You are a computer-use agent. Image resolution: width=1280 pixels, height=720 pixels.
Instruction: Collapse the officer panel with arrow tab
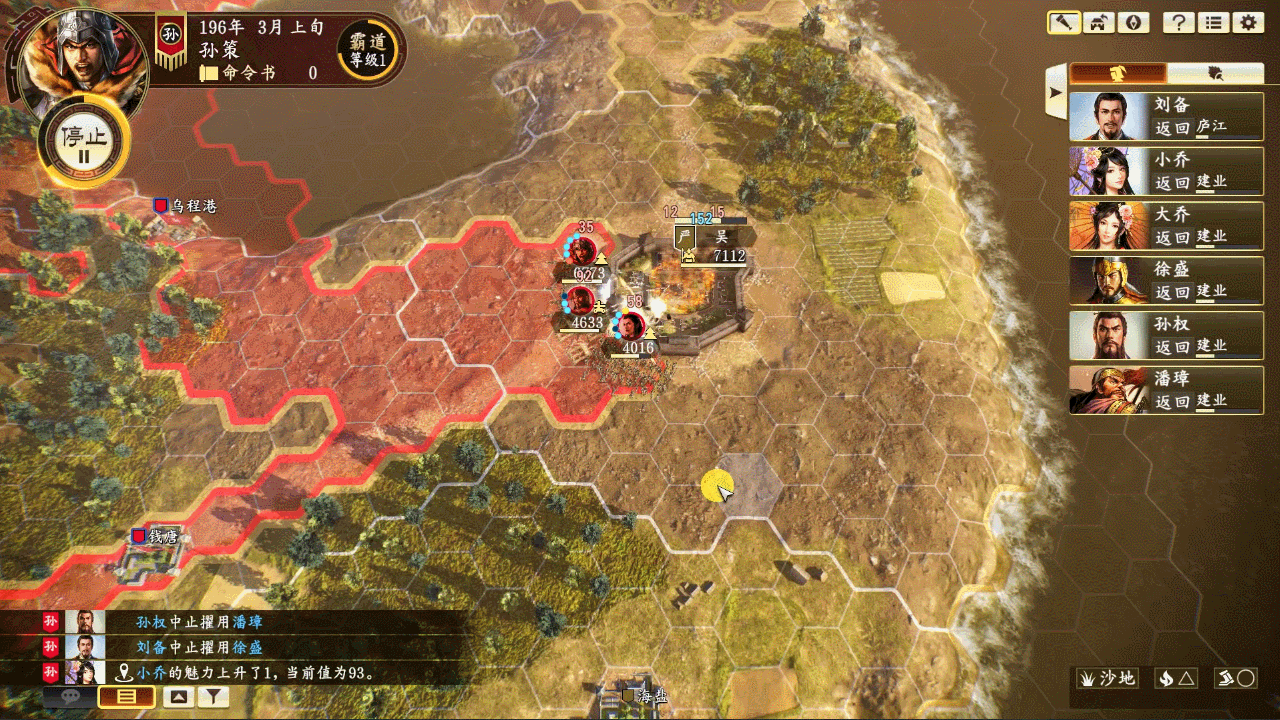point(1055,92)
